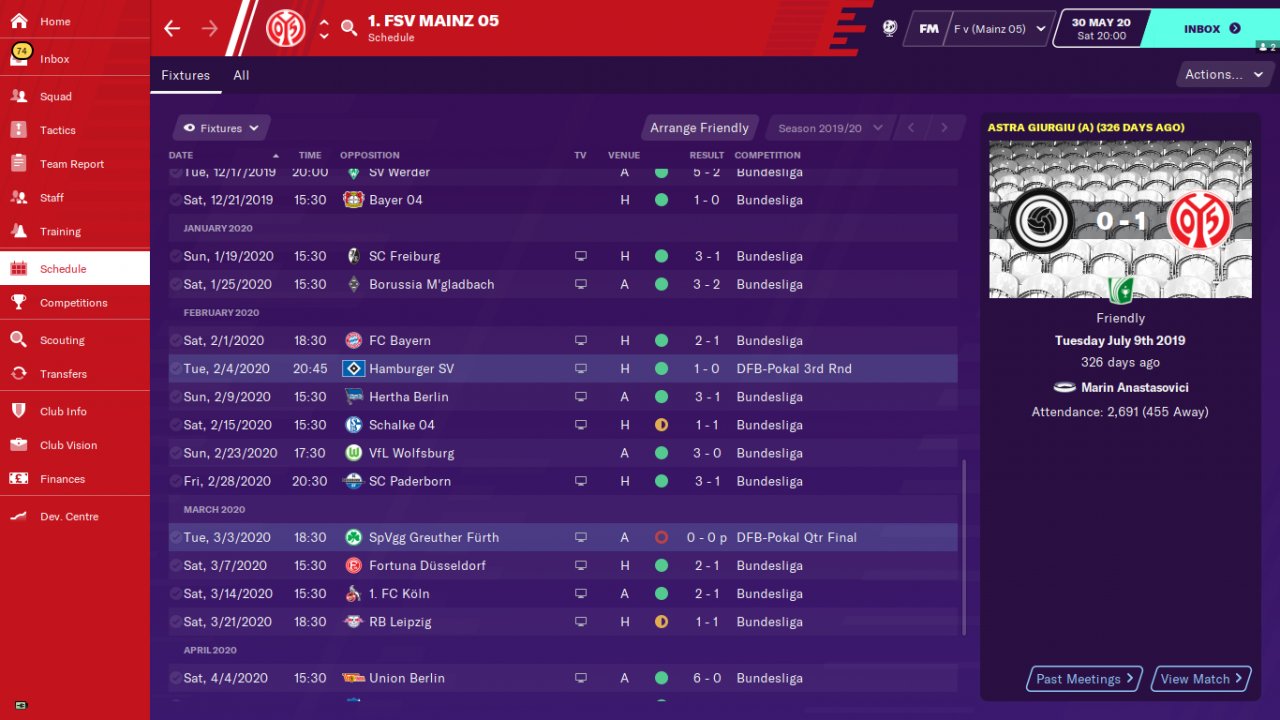The width and height of the screenshot is (1280, 720).
Task: Switch to the All tab
Action: (241, 75)
